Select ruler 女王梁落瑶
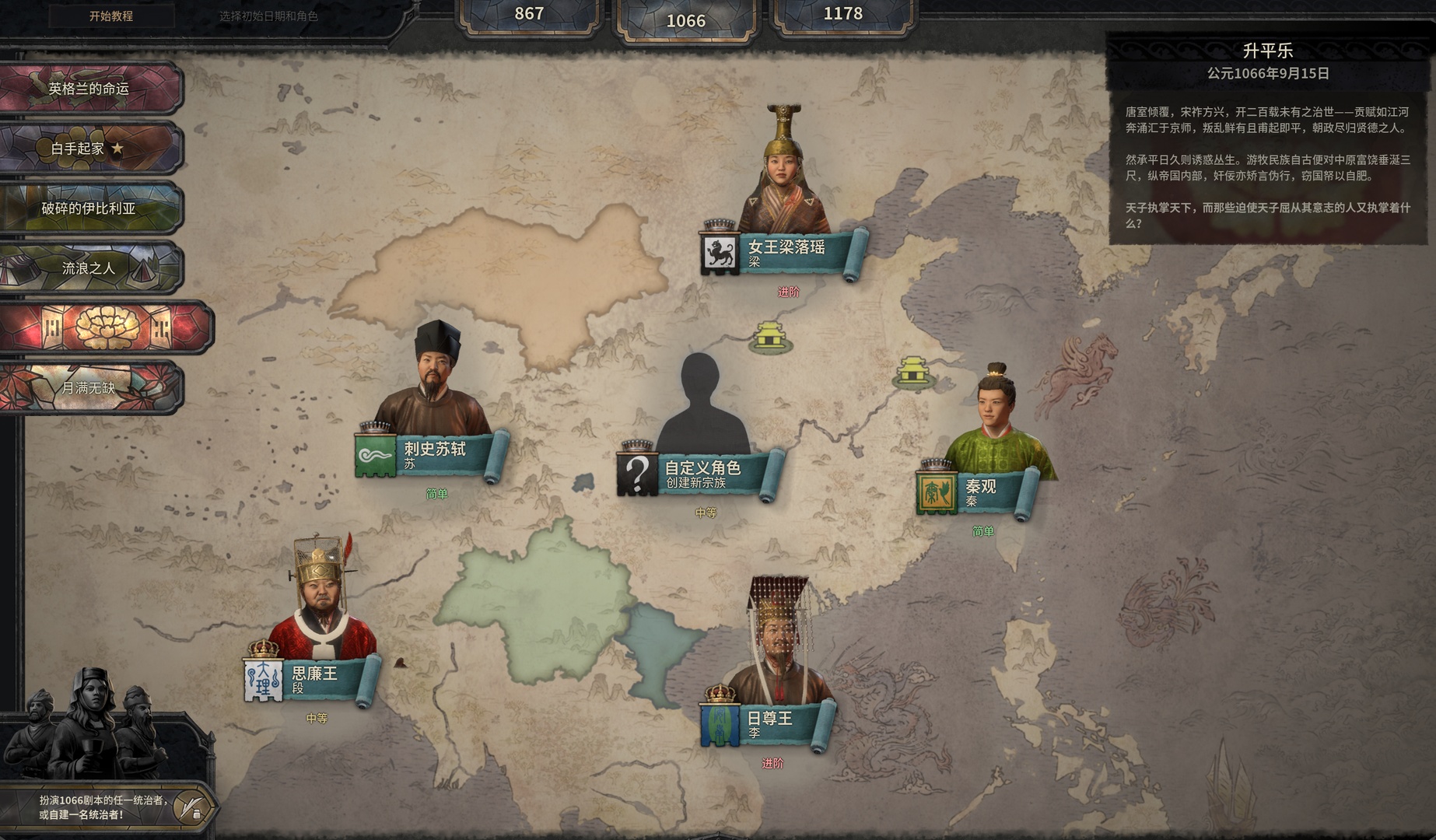Screen dimensions: 1436x840 (786, 250)
